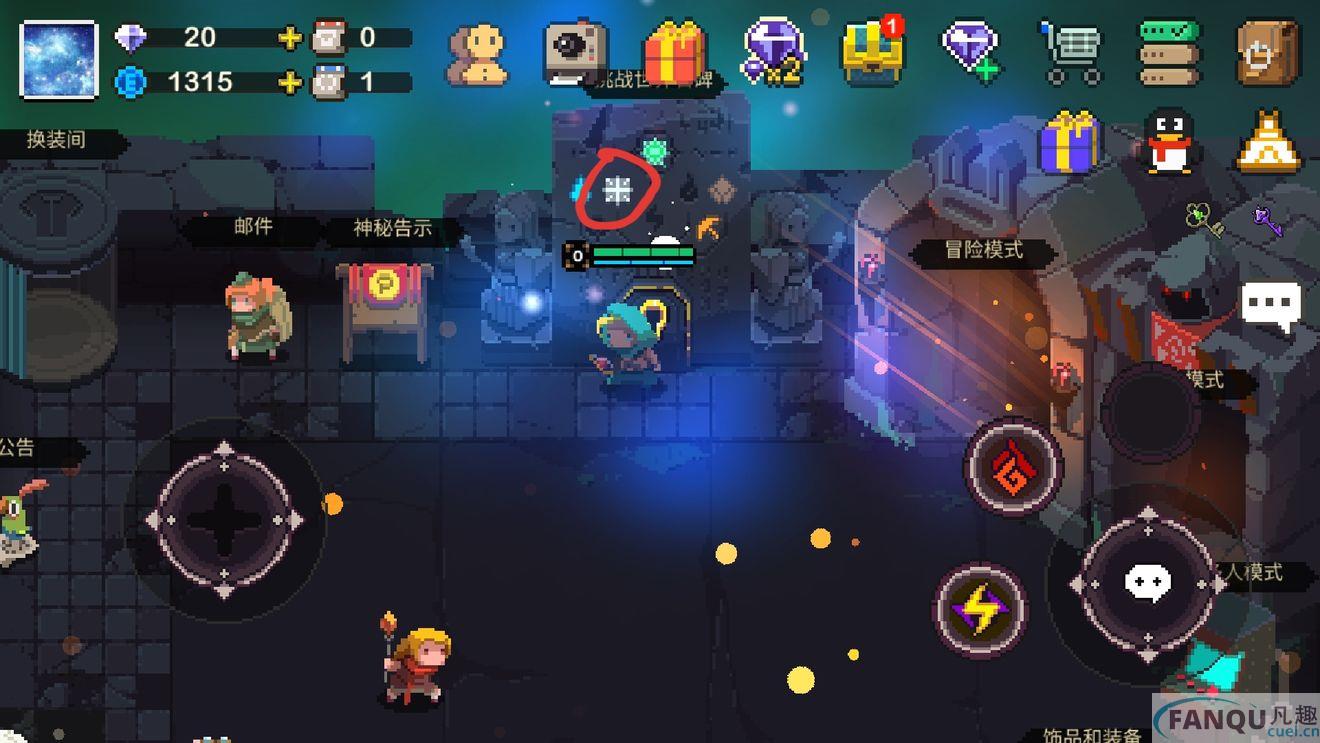Open the galaxy player avatar profile
Viewport: 1320px width, 743px height.
59,60
